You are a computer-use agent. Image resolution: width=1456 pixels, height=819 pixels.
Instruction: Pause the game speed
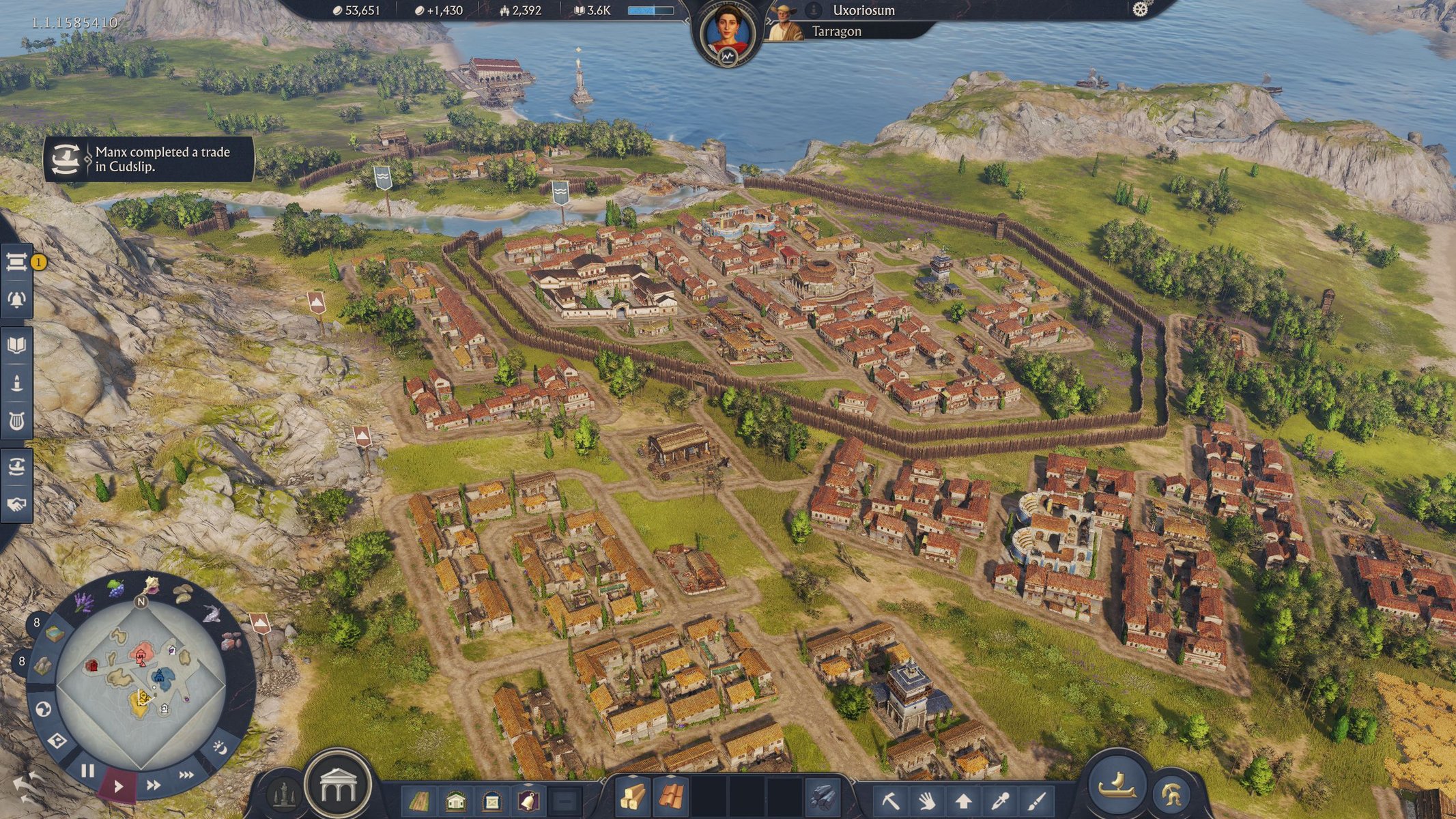click(87, 771)
